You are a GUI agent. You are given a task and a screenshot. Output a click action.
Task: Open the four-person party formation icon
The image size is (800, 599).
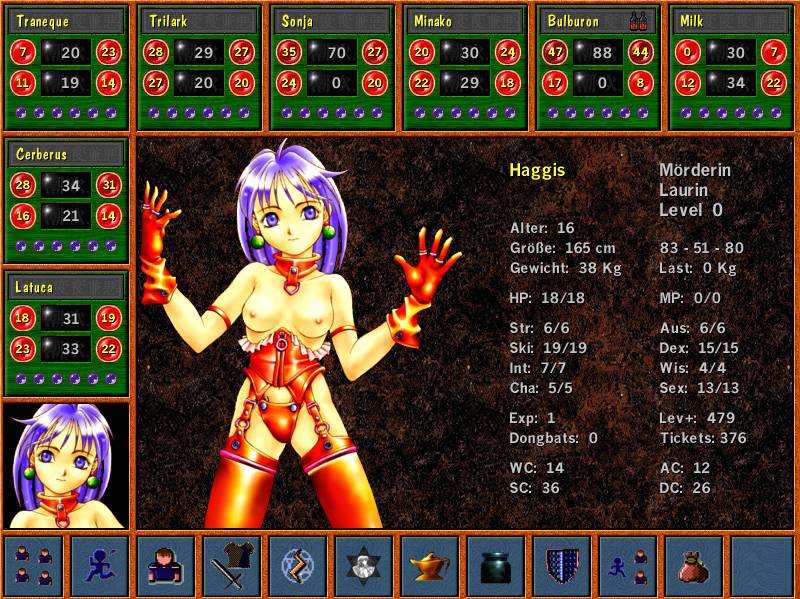[34, 565]
